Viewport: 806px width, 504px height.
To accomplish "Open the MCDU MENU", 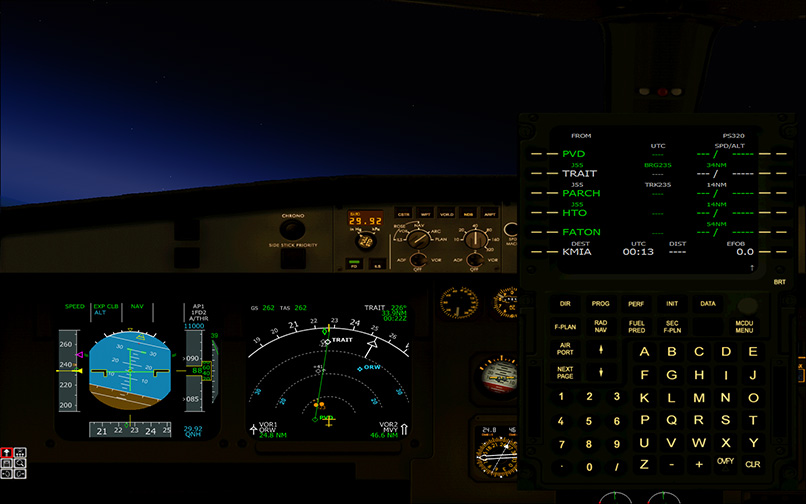I will (744, 326).
